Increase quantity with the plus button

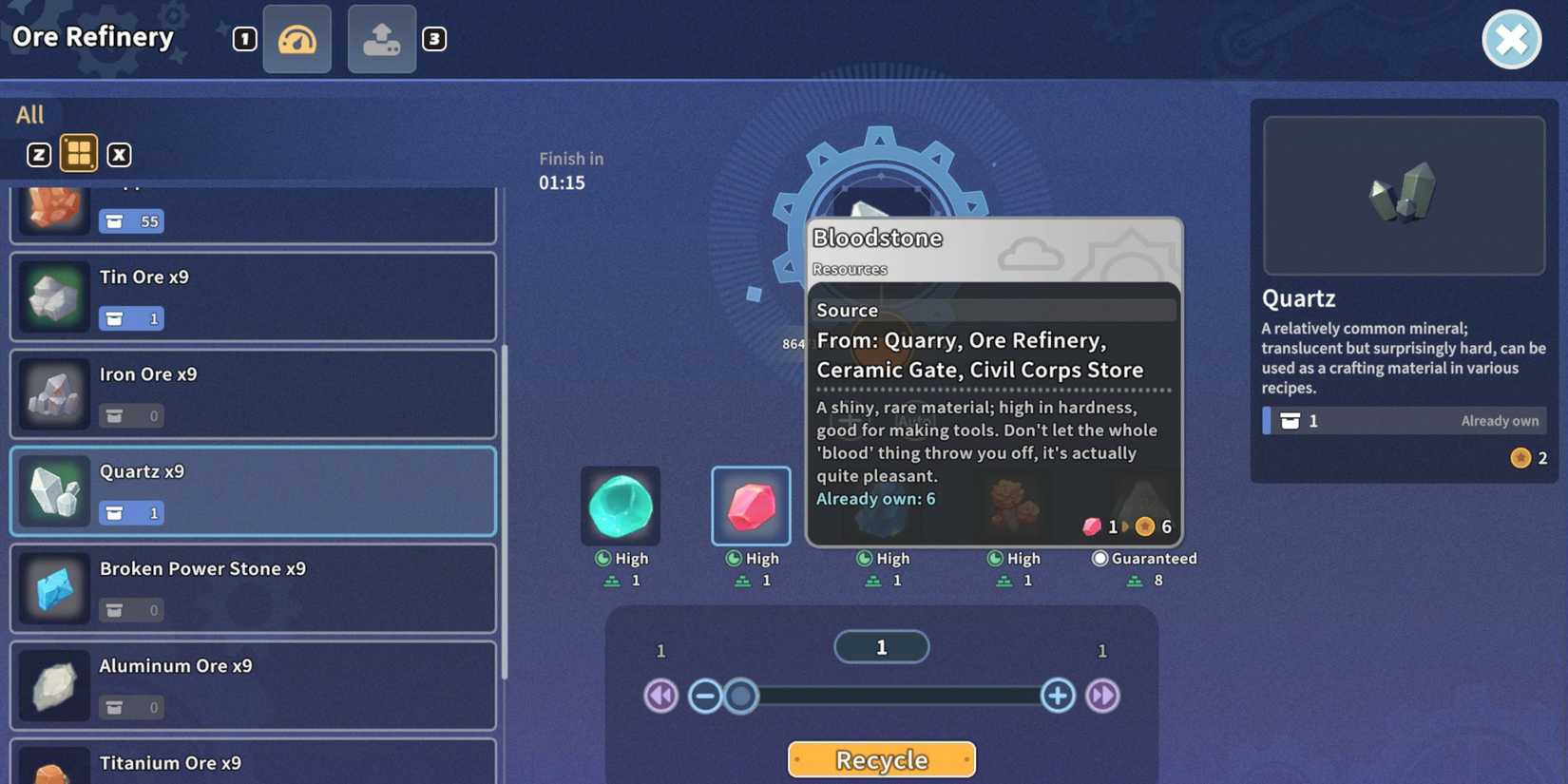(x=1057, y=696)
